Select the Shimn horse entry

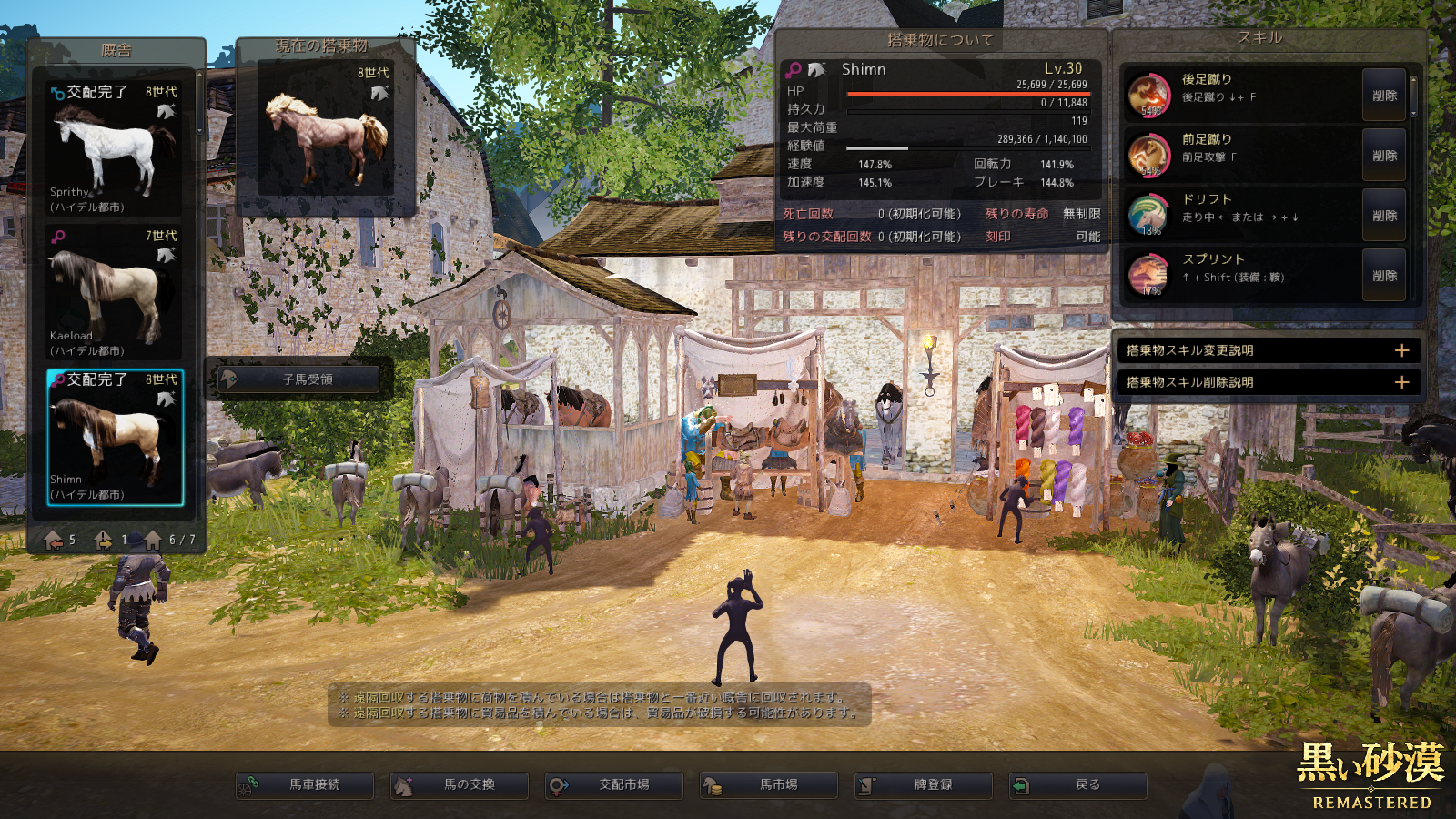tap(115, 437)
